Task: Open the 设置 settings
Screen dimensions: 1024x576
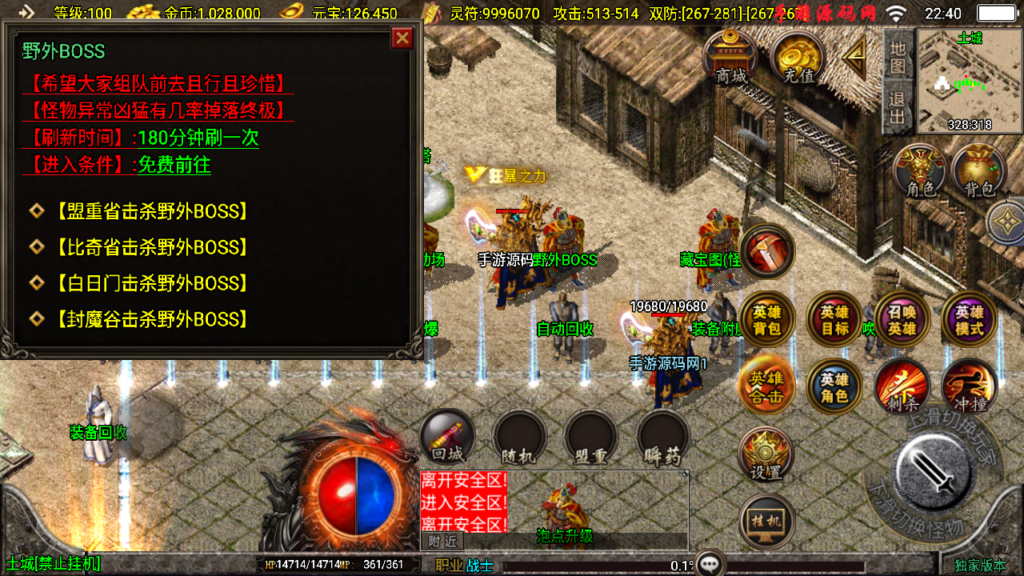Action: tap(767, 456)
